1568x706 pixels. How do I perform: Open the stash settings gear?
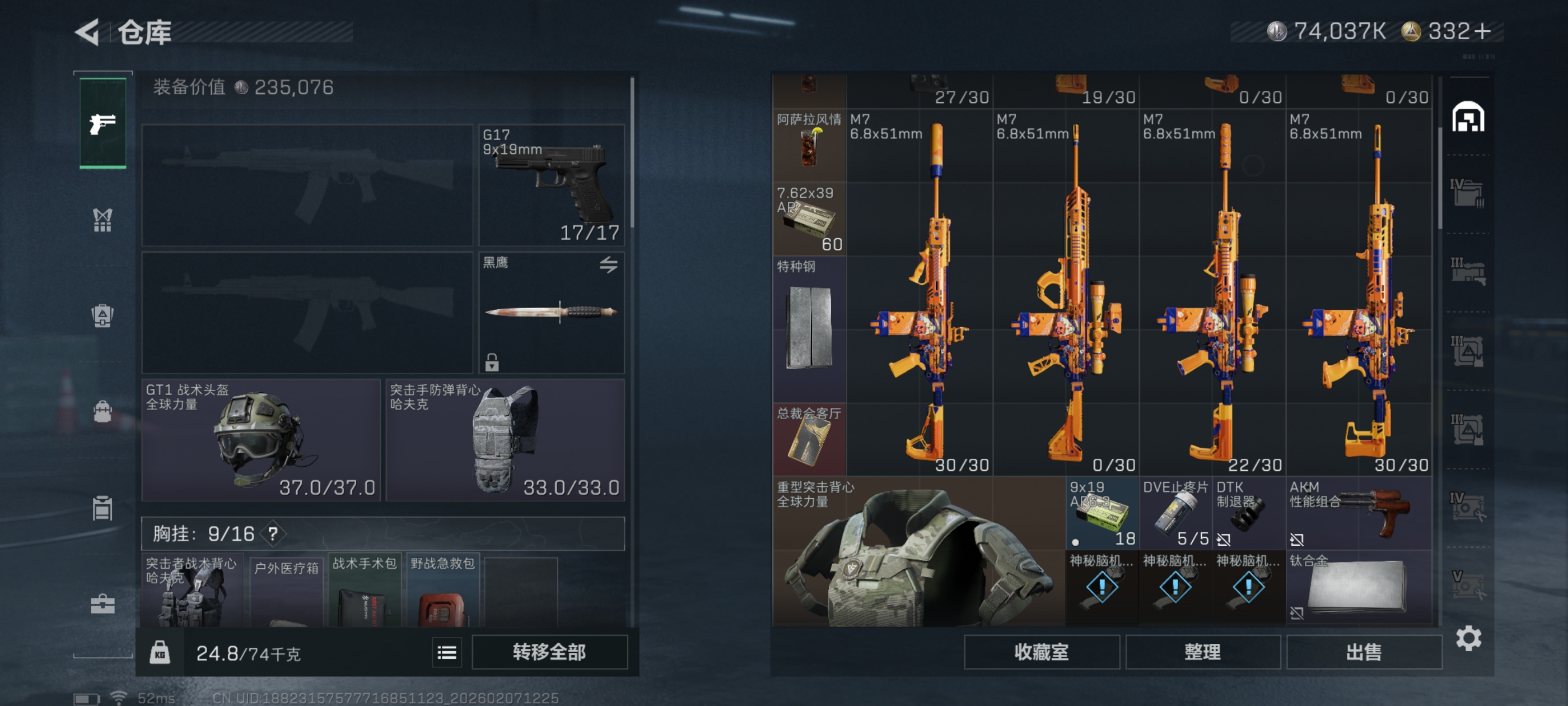tap(1468, 638)
